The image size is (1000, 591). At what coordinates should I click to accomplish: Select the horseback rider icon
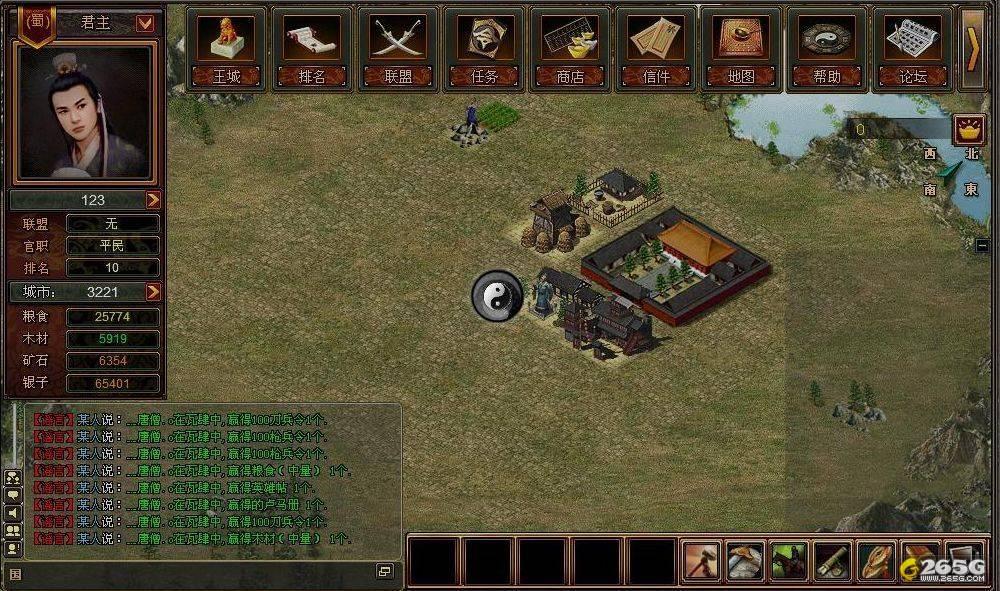pyautogui.click(x=790, y=561)
